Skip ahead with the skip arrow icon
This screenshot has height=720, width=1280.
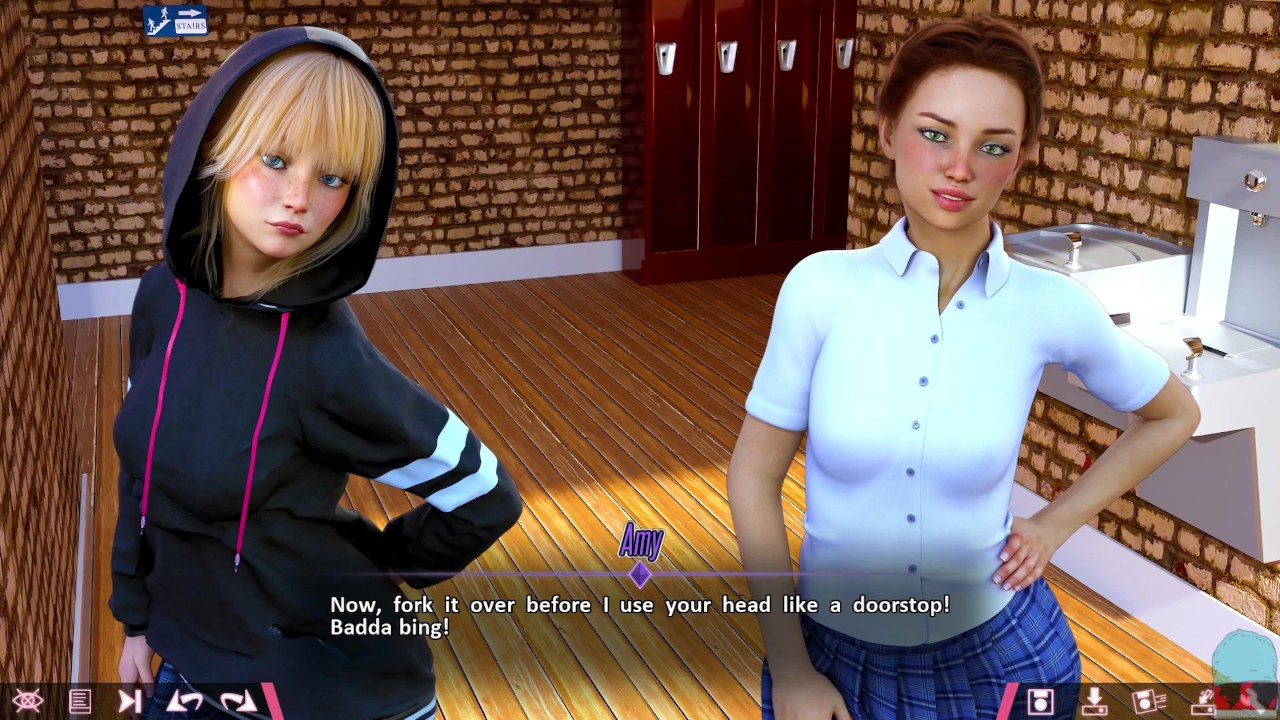(x=130, y=701)
